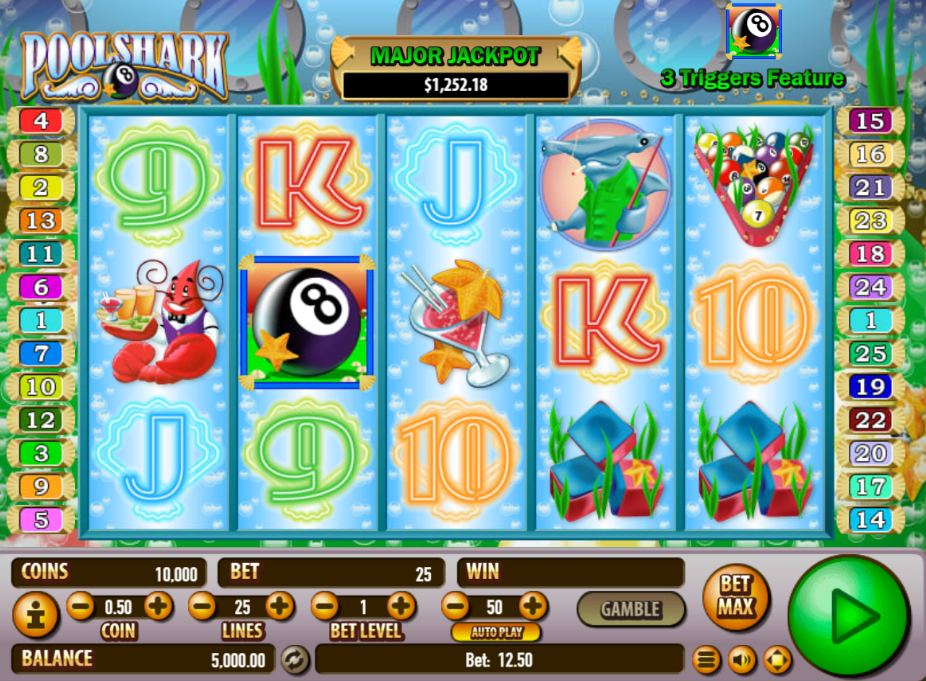Start Auto Play

(495, 632)
